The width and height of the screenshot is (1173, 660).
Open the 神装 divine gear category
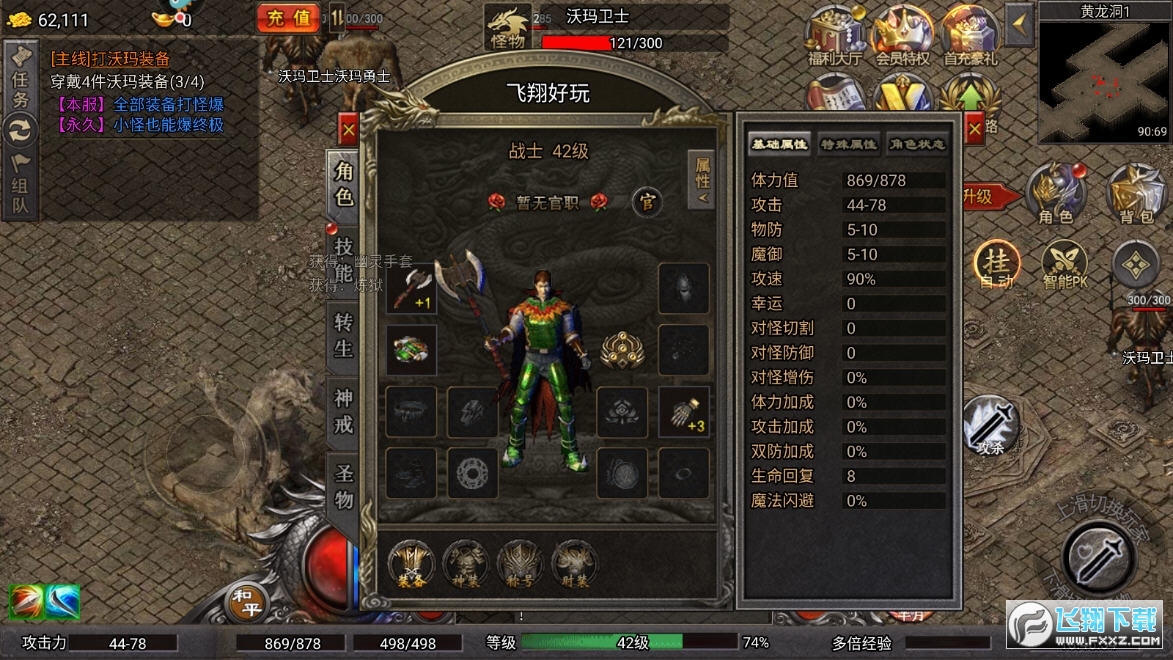coord(466,564)
